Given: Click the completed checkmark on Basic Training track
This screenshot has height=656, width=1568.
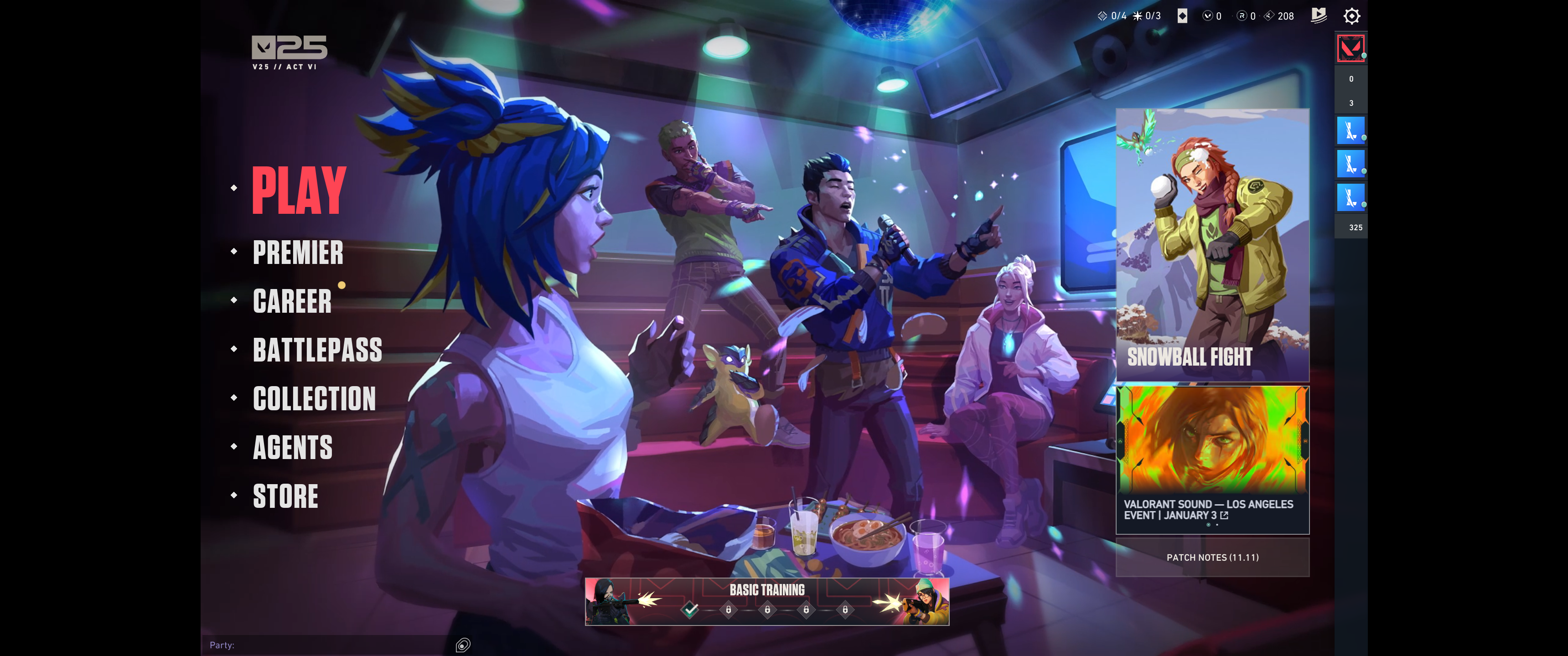Looking at the screenshot, I should pos(690,609).
